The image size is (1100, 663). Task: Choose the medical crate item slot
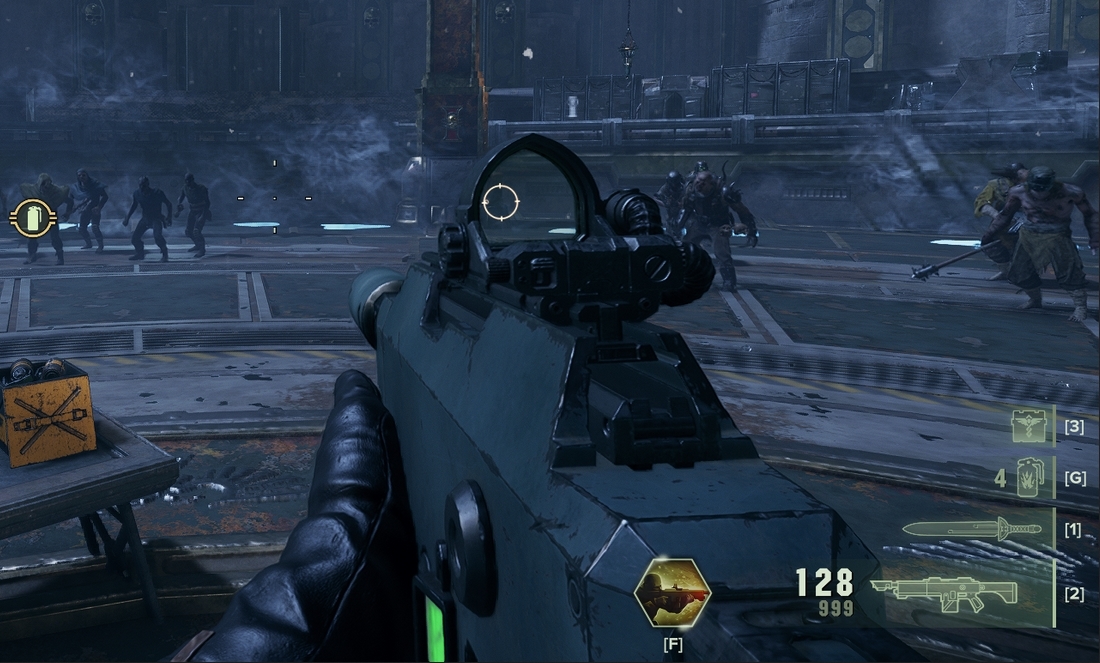coord(1031,425)
